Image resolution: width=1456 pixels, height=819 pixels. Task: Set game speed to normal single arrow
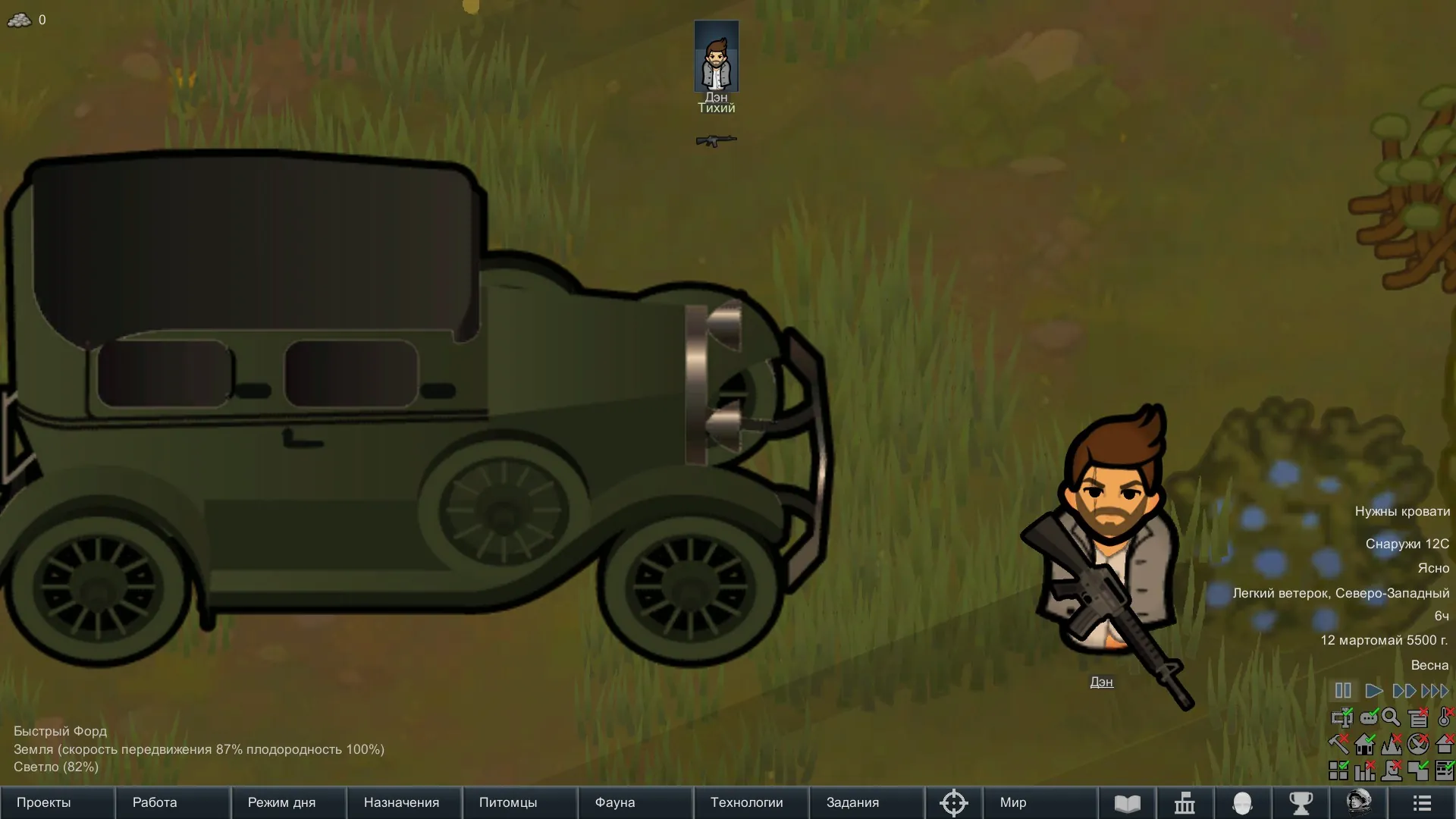coord(1373,691)
